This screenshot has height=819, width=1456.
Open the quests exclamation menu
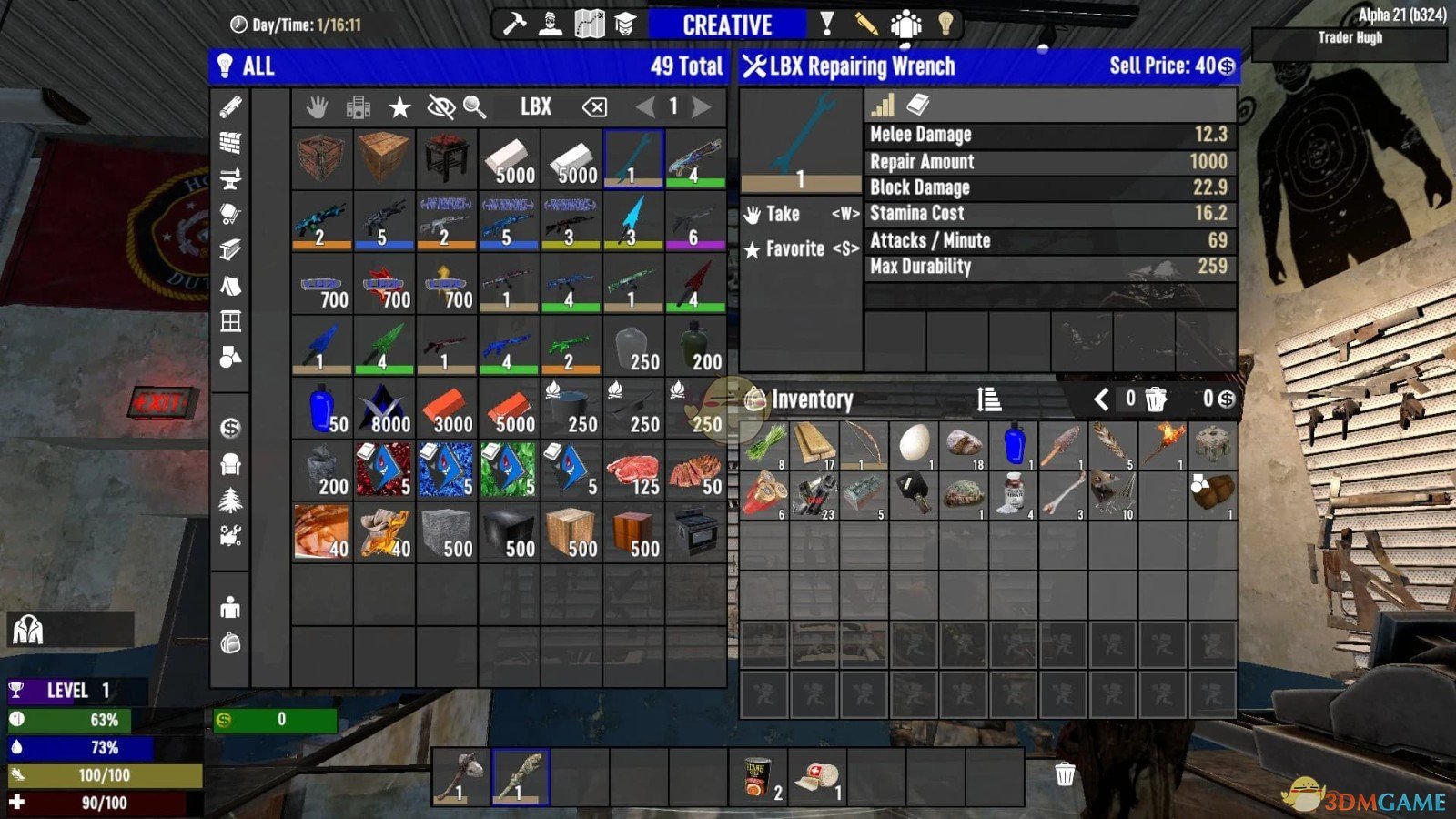pyautogui.click(x=825, y=25)
